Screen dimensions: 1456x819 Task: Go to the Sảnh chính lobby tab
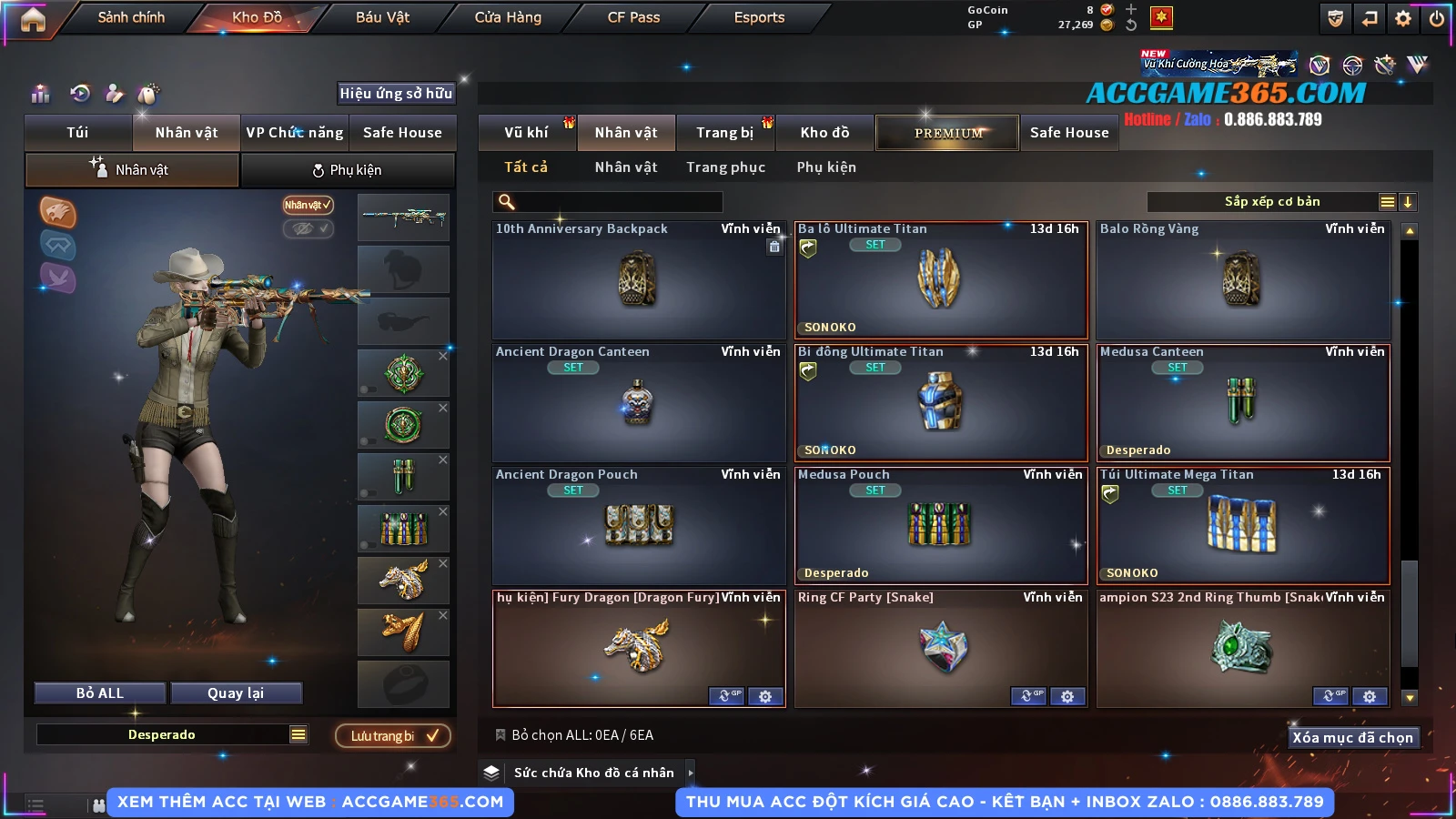[131, 17]
